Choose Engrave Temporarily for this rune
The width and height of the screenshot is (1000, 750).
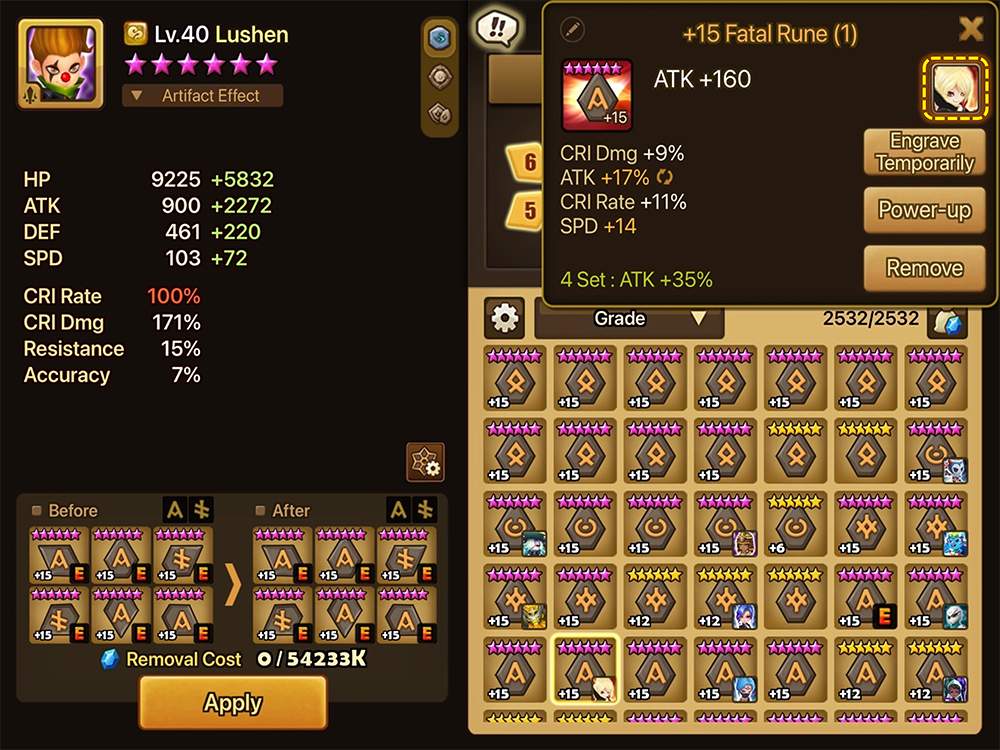click(924, 152)
